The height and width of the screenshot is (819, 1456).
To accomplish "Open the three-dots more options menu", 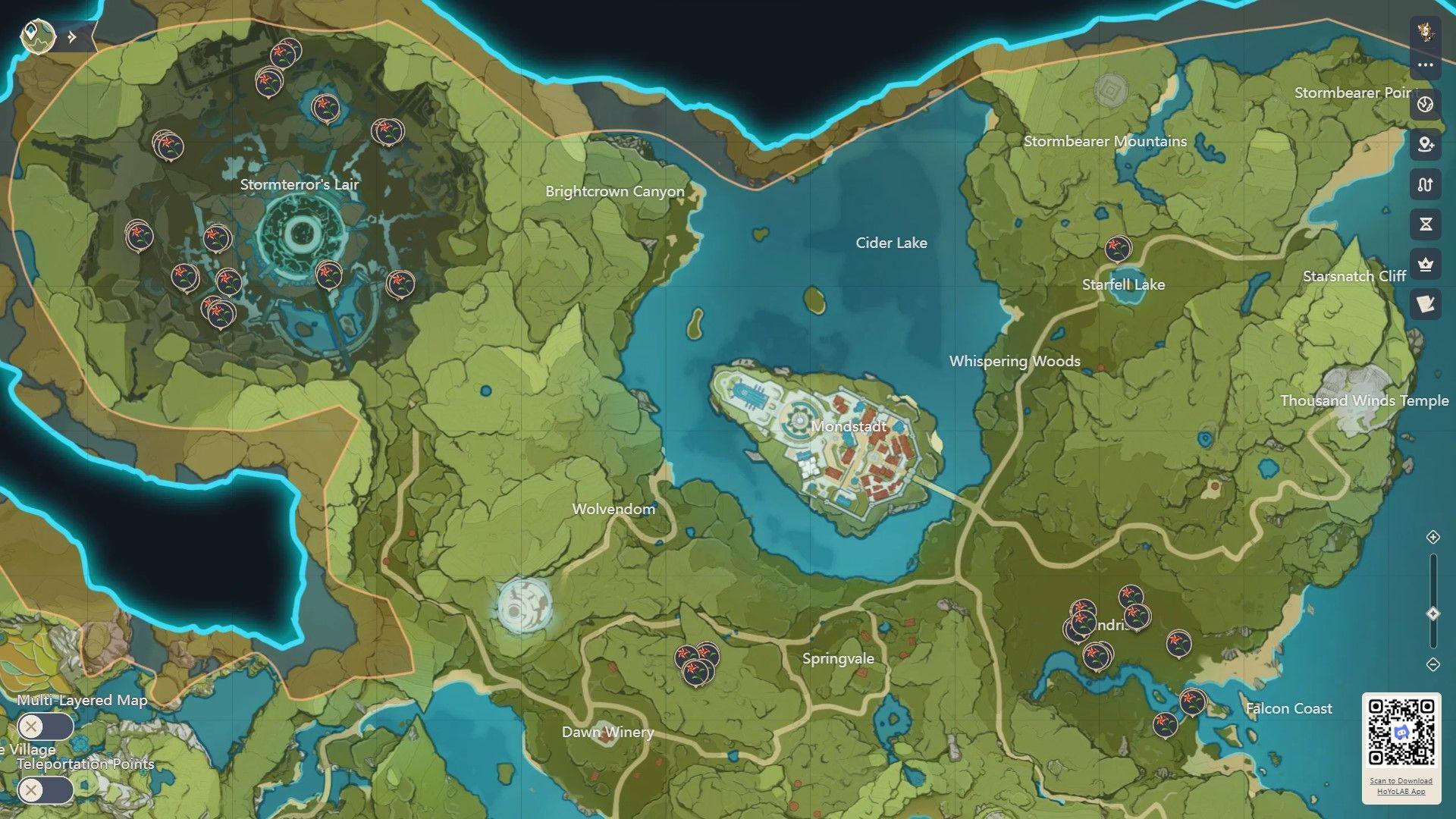I will [1426, 65].
